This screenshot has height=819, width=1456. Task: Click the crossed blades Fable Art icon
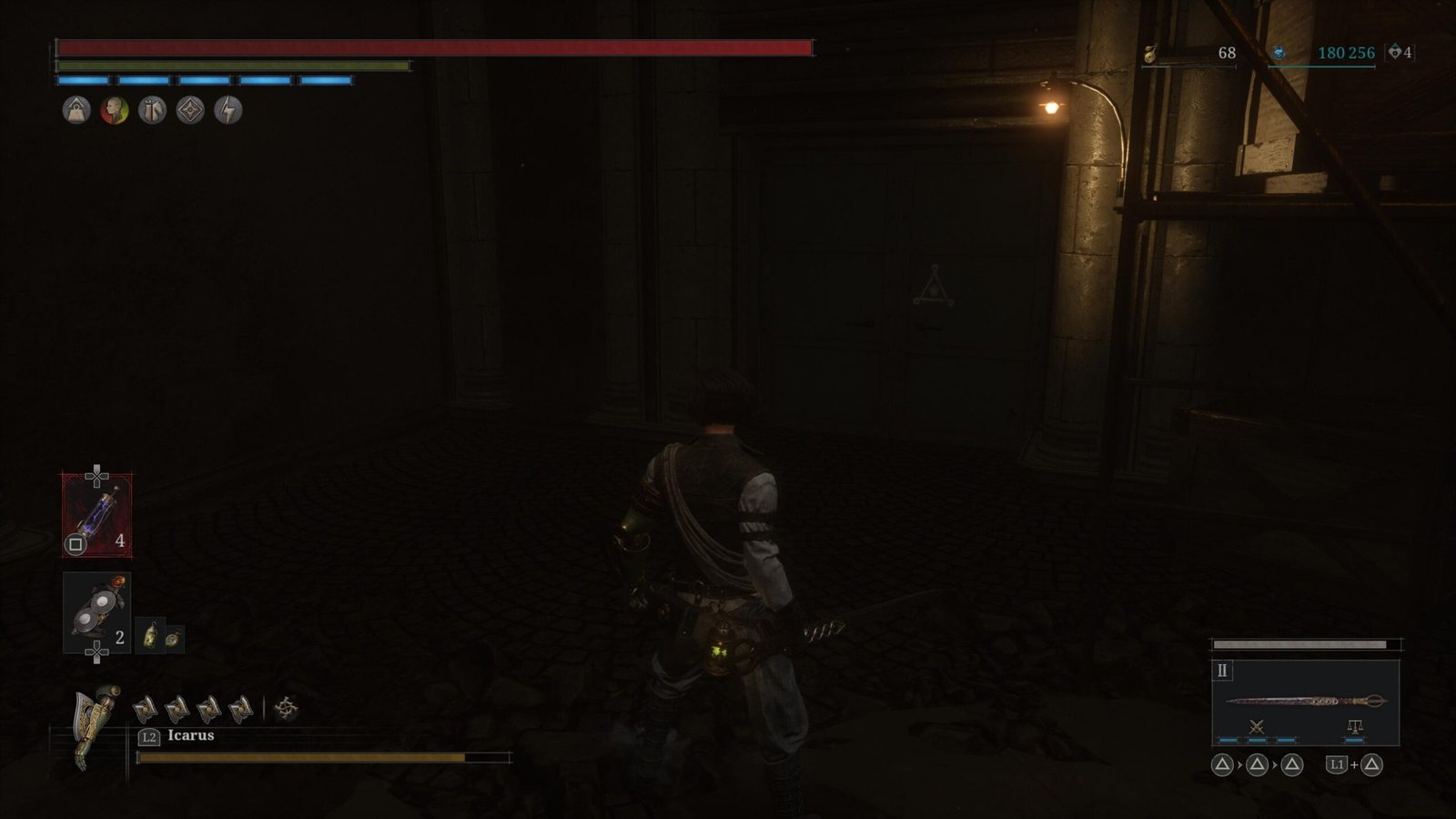click(1257, 726)
